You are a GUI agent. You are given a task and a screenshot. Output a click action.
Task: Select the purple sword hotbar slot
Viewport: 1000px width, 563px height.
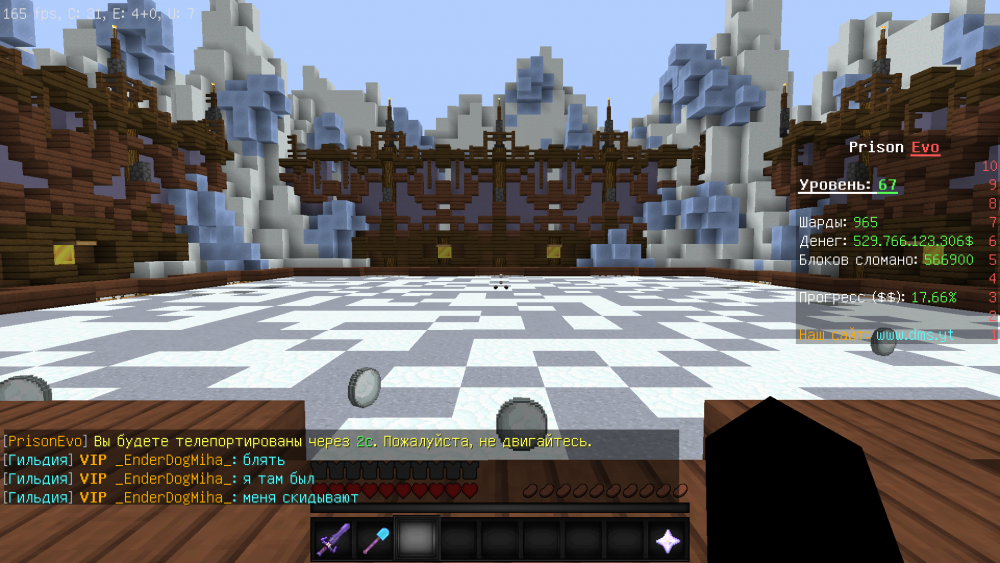(331, 540)
